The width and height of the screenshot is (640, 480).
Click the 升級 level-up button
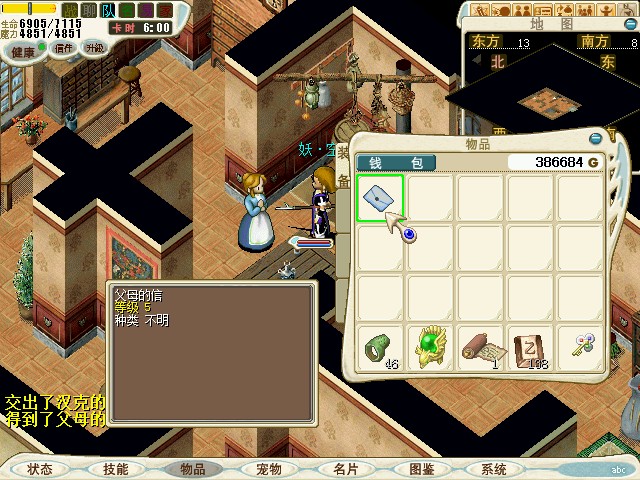[94, 48]
